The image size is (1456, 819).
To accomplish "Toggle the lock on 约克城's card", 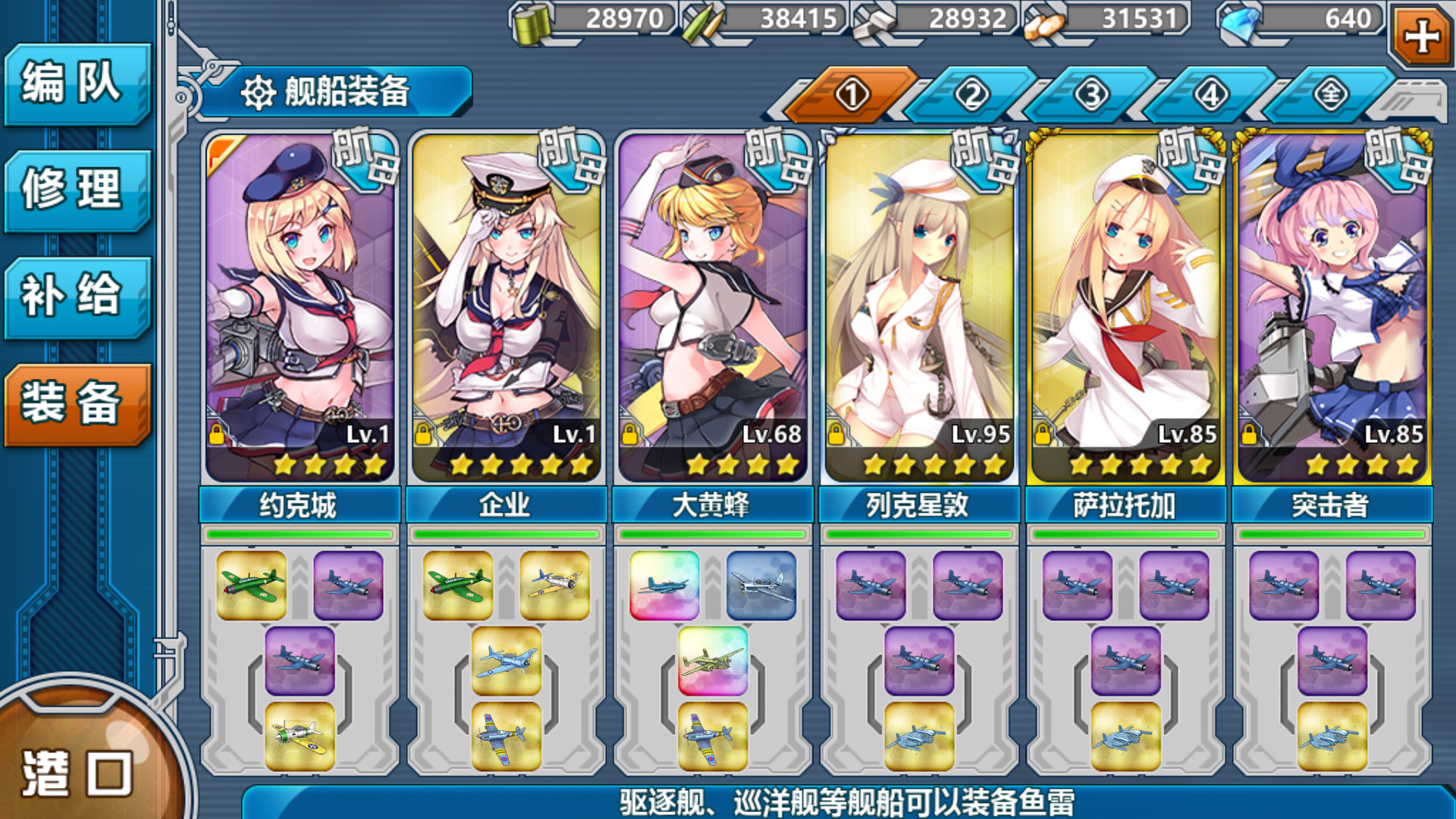I will click(x=218, y=435).
